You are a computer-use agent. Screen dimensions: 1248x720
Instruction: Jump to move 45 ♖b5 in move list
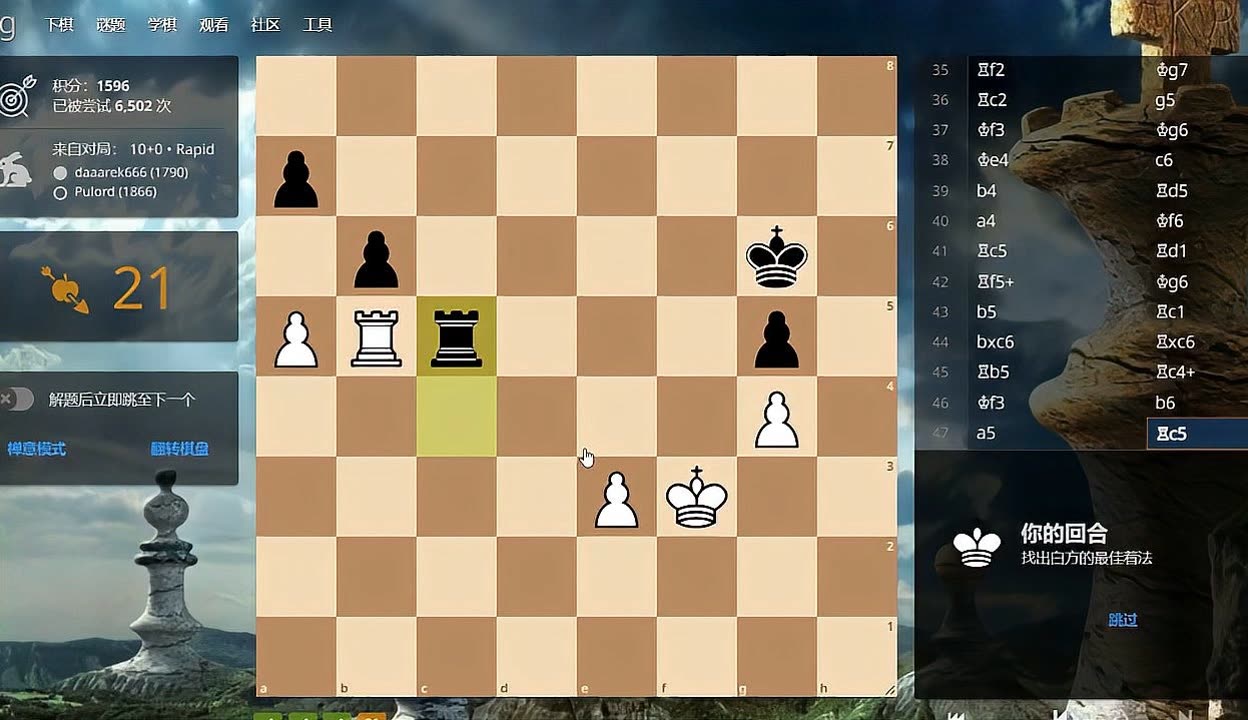(993, 372)
